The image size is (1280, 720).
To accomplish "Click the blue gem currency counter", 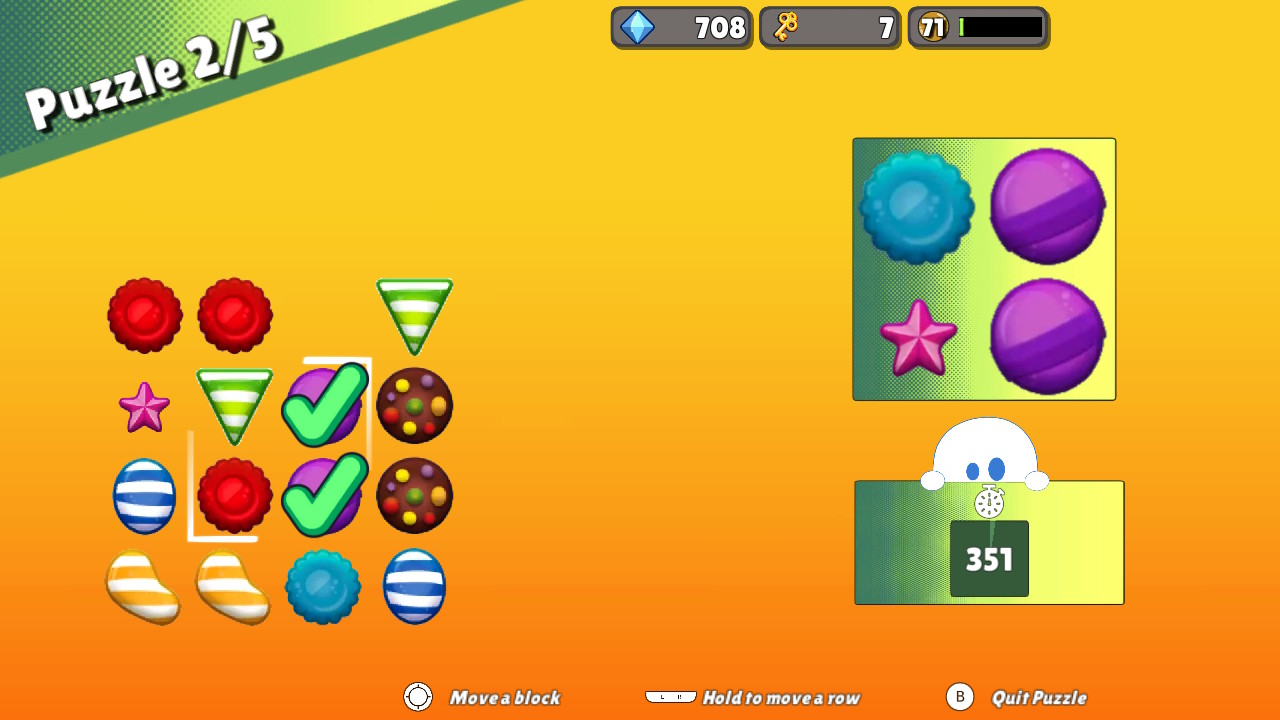I will point(681,27).
